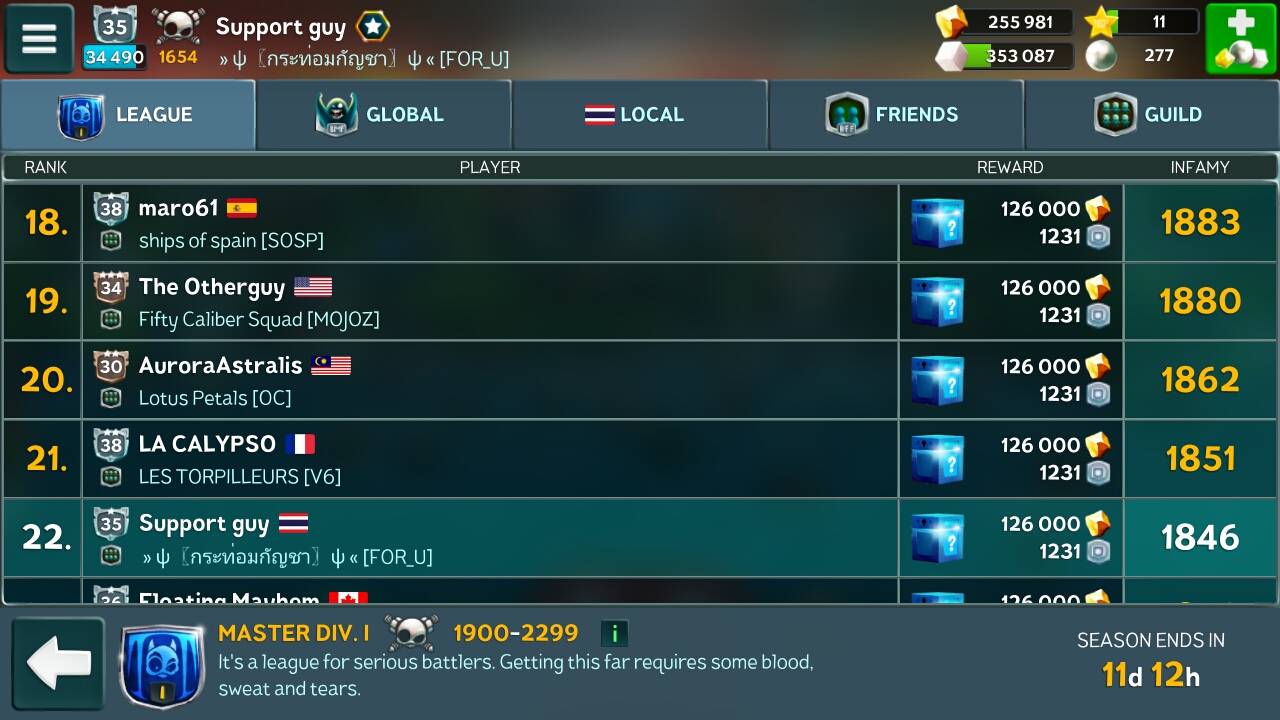Show the Guild leaderboard tab

pos(1151,115)
